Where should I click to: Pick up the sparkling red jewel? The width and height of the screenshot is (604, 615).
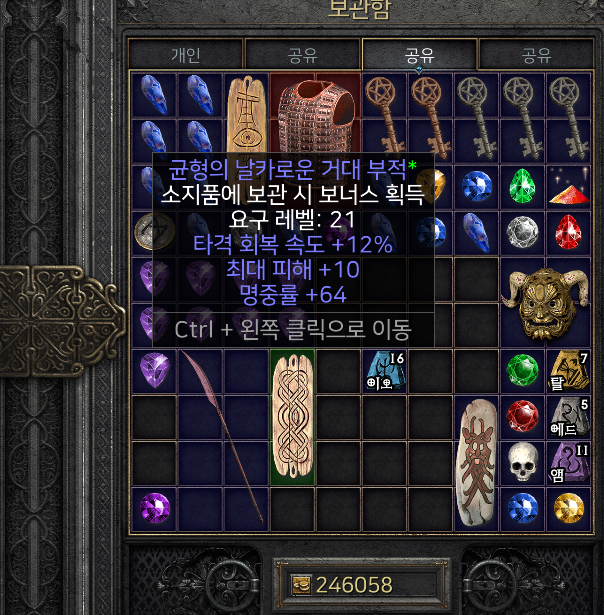(x=567, y=187)
